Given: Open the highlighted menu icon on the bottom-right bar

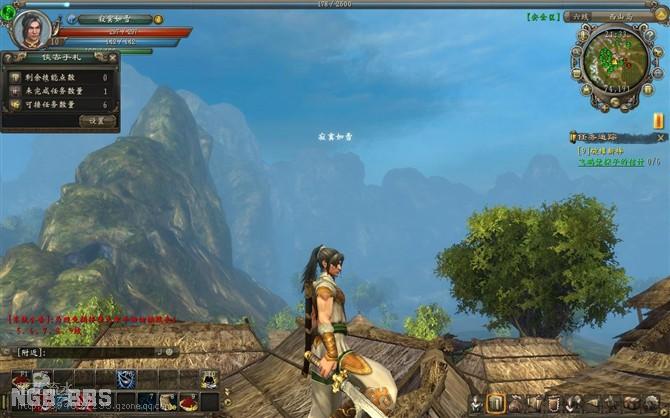Looking at the screenshot, I should (x=496, y=403).
